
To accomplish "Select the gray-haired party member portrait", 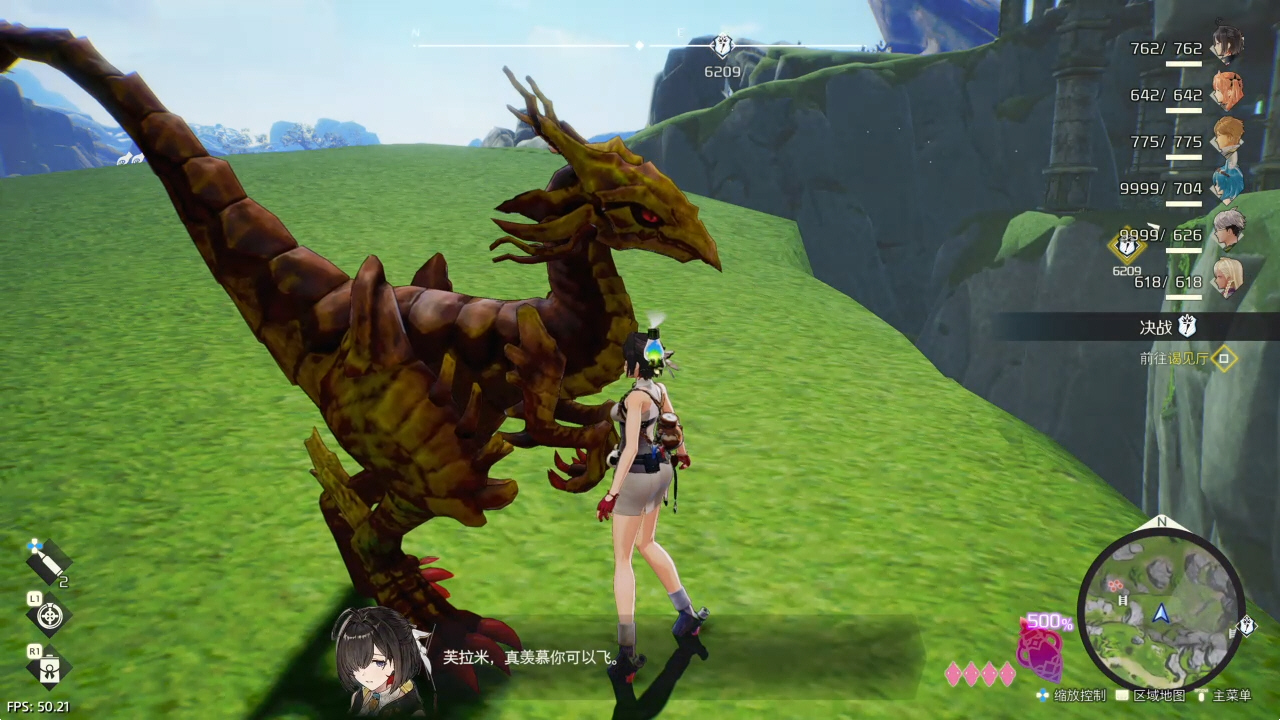I will (1228, 230).
